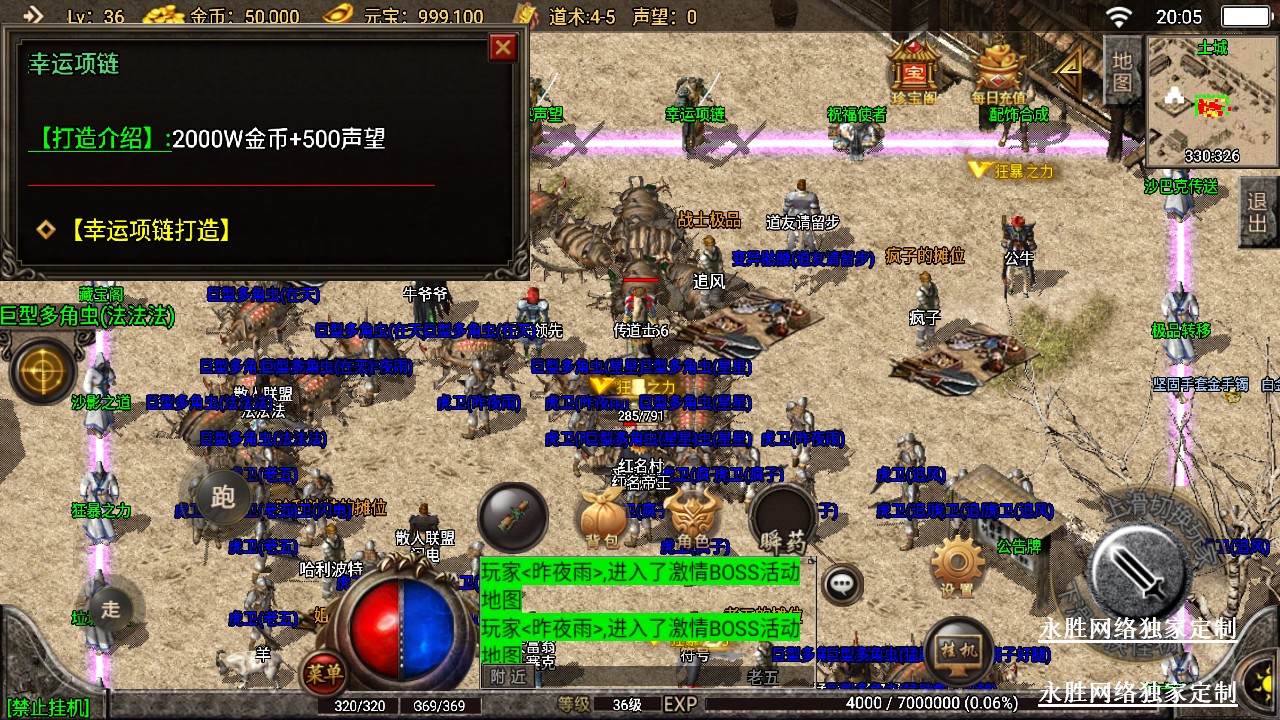1280x720 pixels.
Task: Open the 角色 character sheet
Action: (x=692, y=519)
